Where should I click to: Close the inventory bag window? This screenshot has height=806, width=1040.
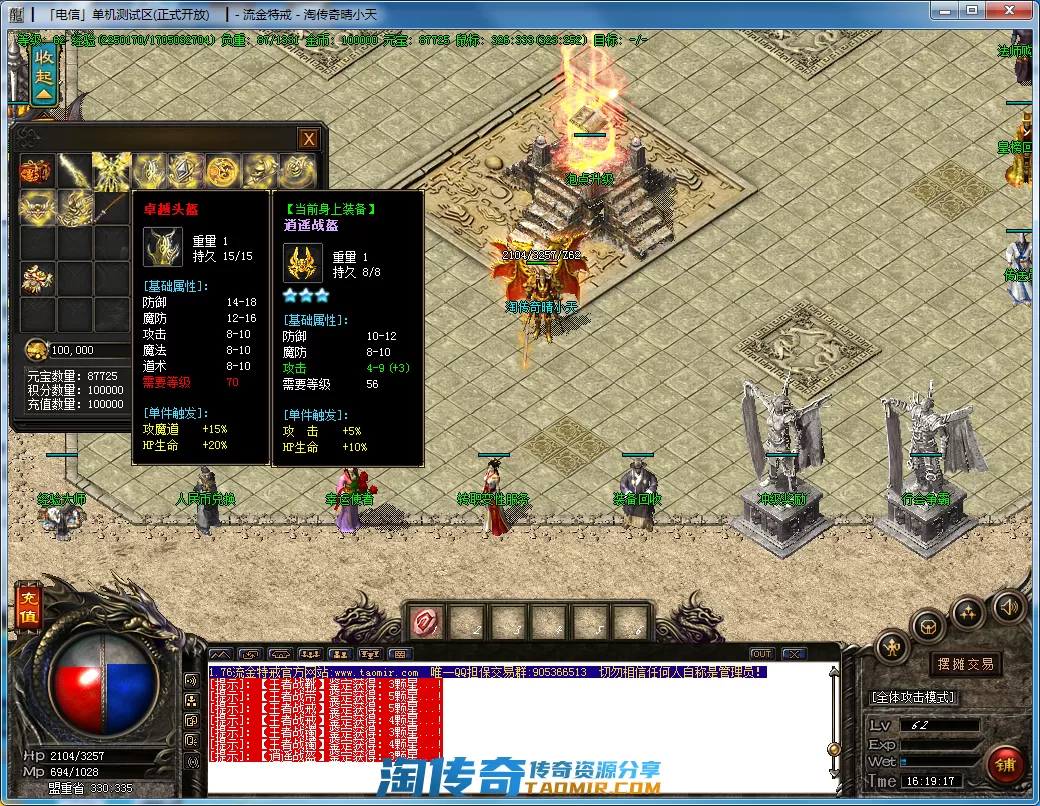(310, 139)
